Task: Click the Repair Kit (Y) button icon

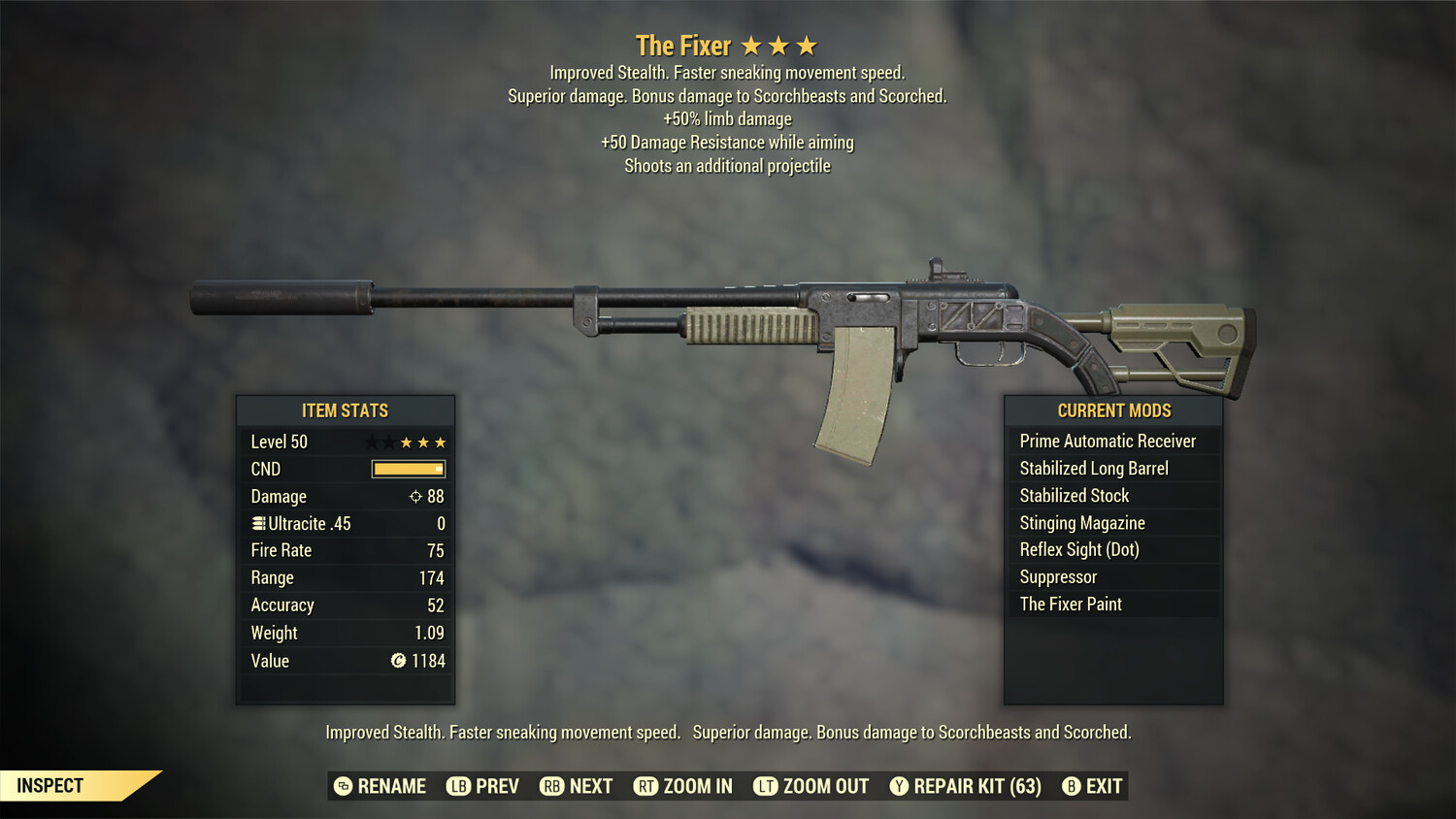Action: click(897, 786)
